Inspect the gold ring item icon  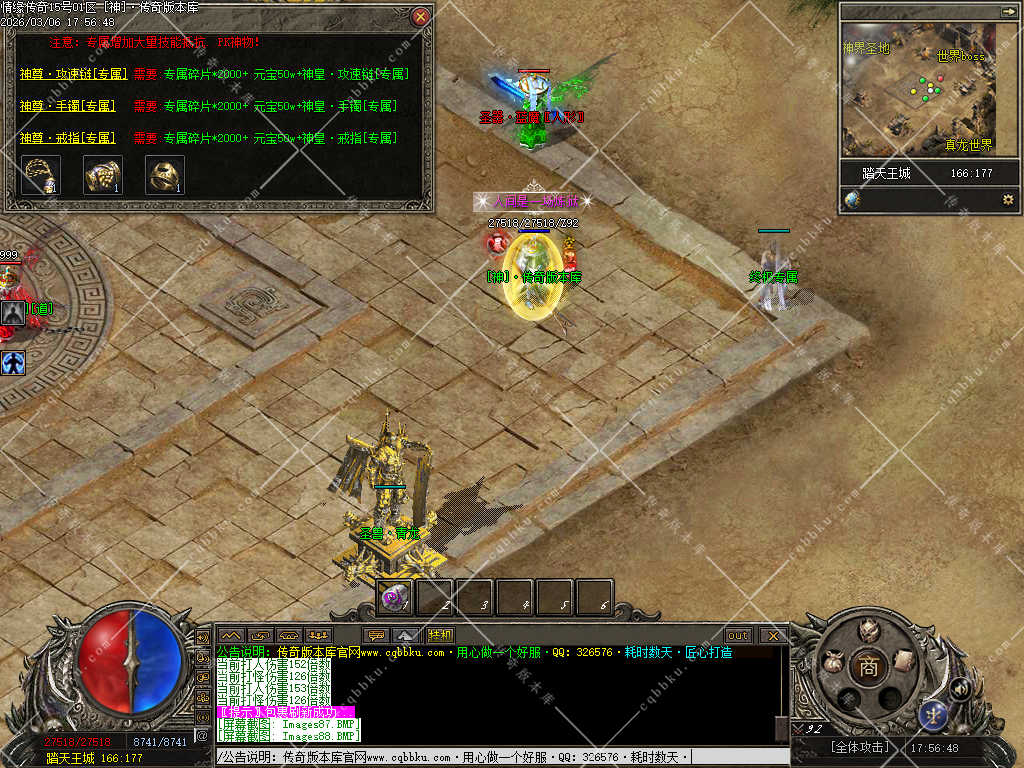pyautogui.click(x=164, y=175)
